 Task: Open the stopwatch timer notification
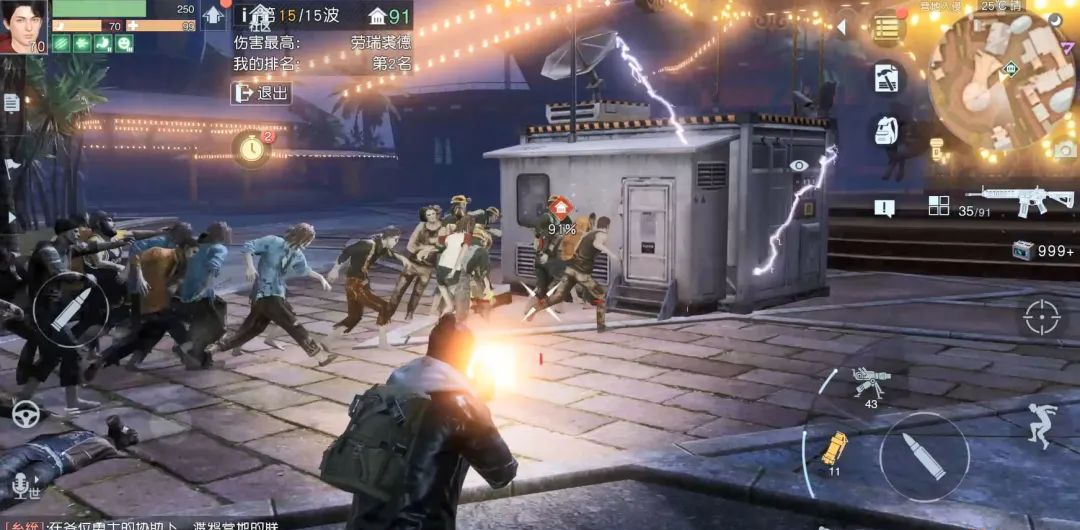(x=252, y=149)
